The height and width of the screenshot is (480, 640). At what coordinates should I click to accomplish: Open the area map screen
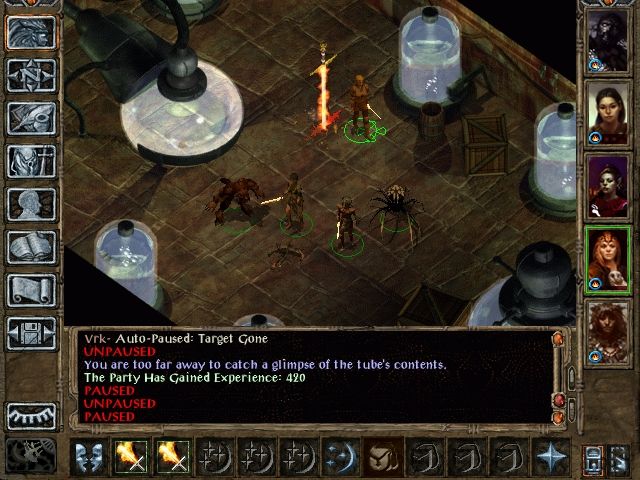click(30, 75)
